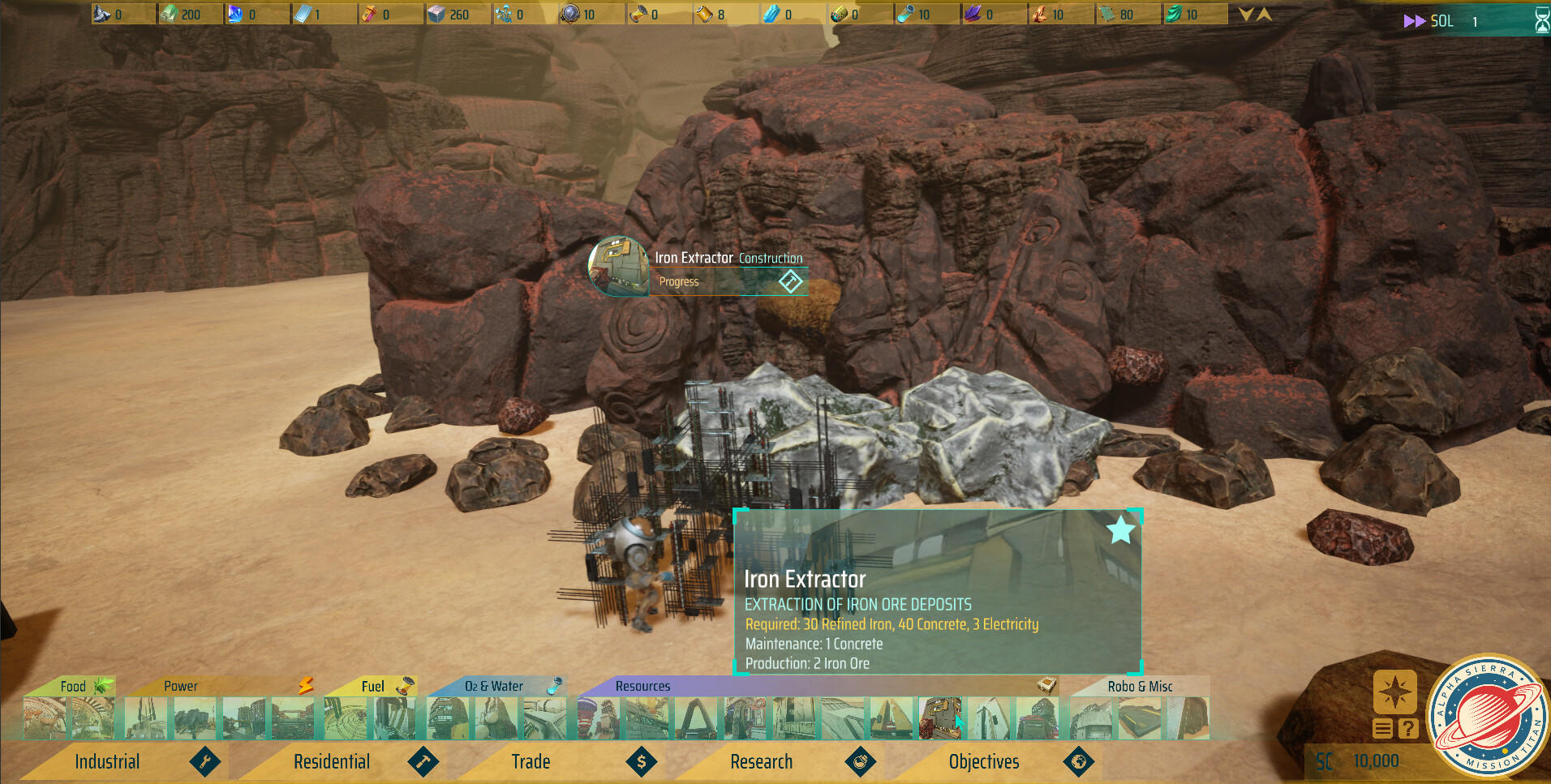Choose the first Food building thumbnail
This screenshot has height=784, width=1551.
click(45, 718)
